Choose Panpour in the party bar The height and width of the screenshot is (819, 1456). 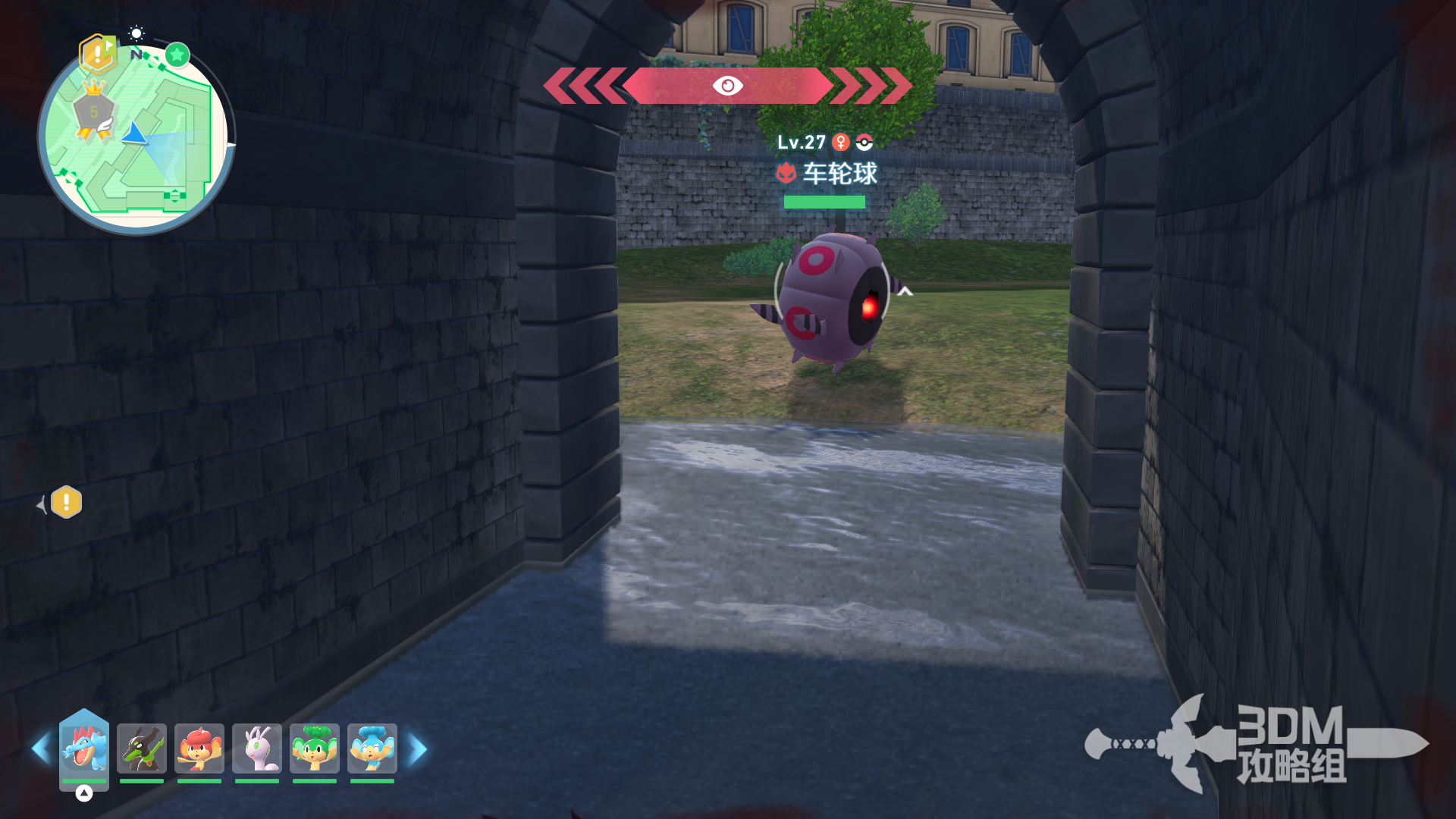372,748
